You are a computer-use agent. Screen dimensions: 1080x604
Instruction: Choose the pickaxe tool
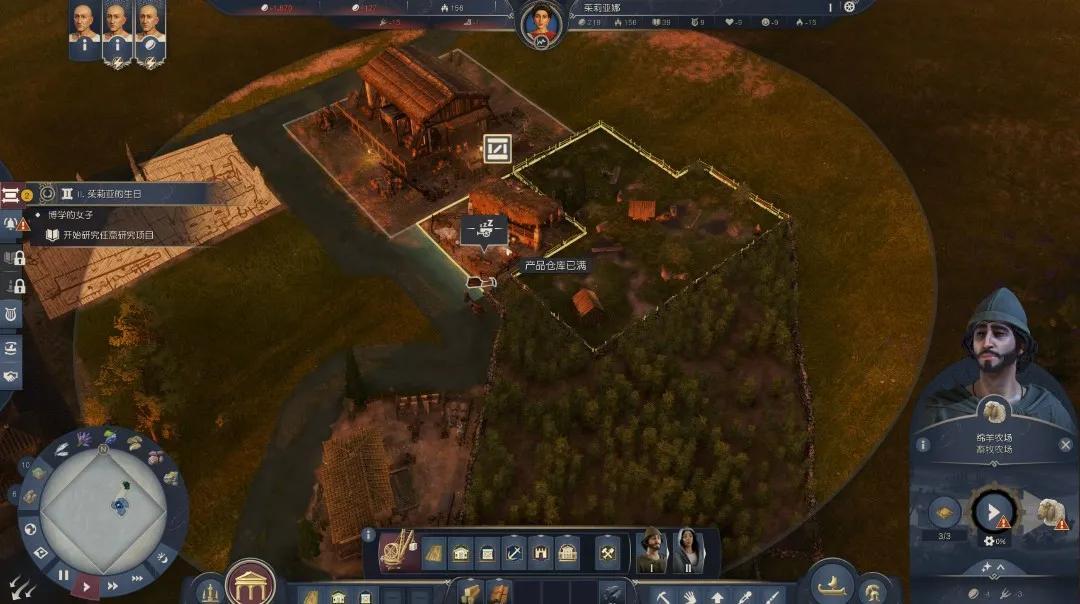pyautogui.click(x=662, y=597)
